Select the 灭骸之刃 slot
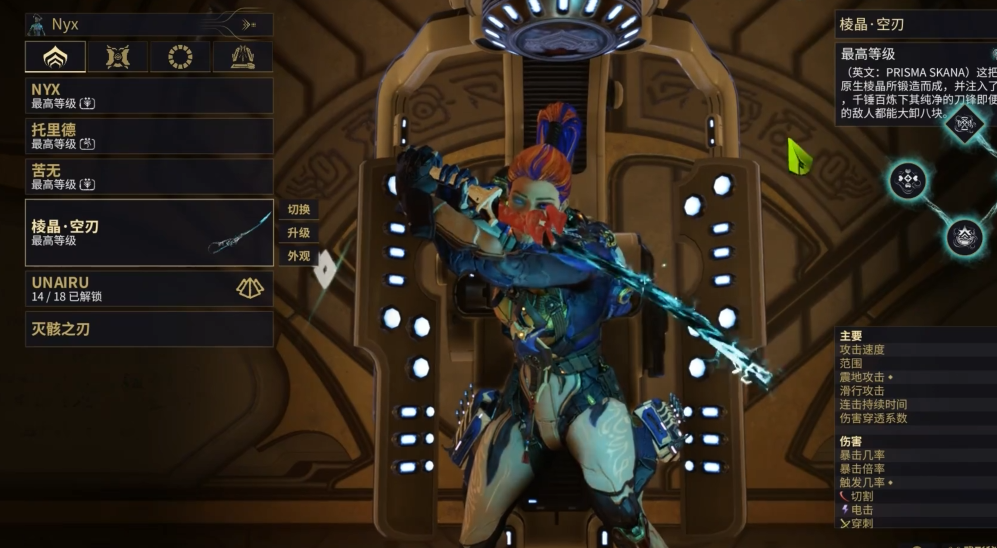 (x=149, y=328)
